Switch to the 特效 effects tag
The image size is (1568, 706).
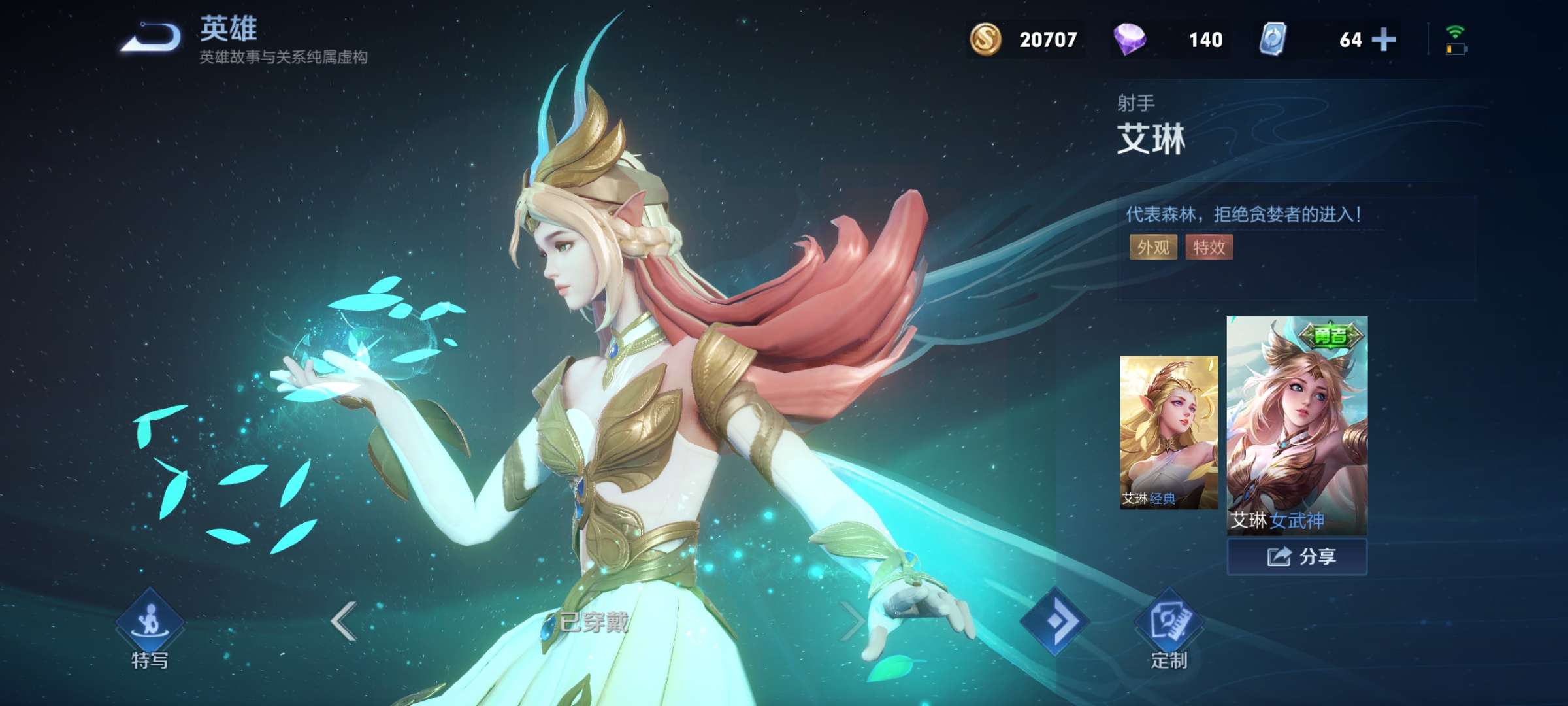tap(1209, 248)
